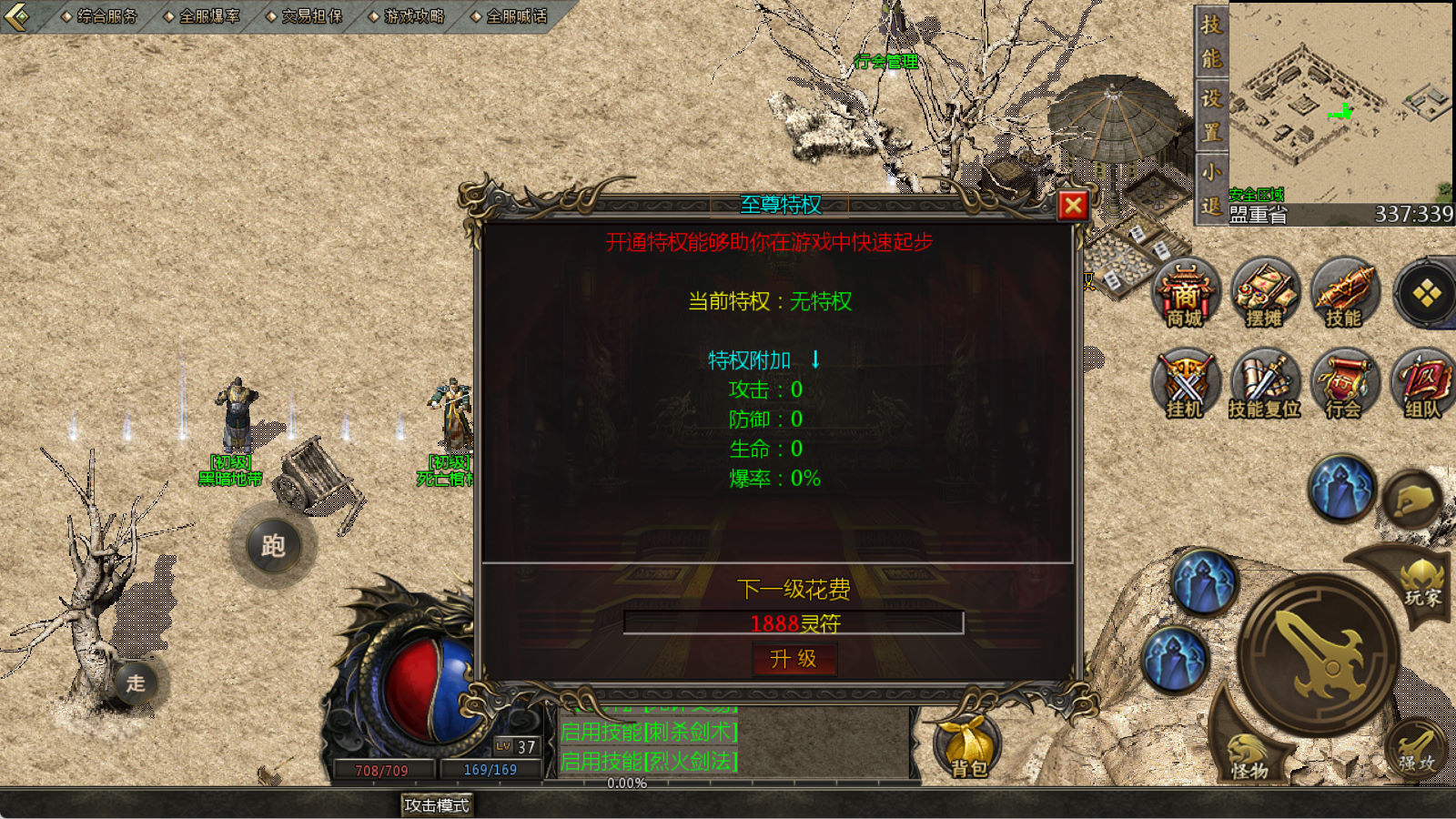This screenshot has height=819, width=1456.
Task: Open the 综合服务 menu
Action: (100, 16)
